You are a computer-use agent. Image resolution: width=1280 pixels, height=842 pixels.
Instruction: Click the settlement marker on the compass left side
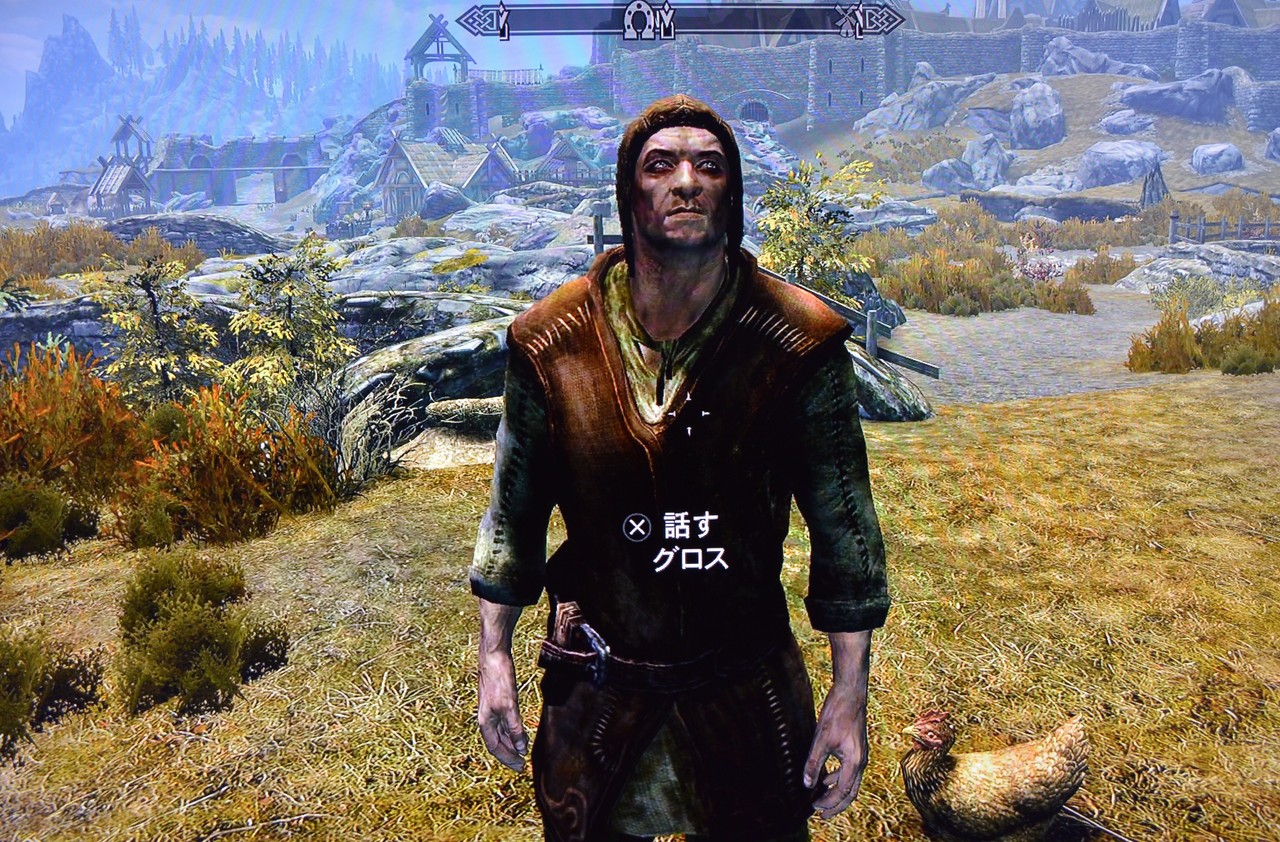504,22
